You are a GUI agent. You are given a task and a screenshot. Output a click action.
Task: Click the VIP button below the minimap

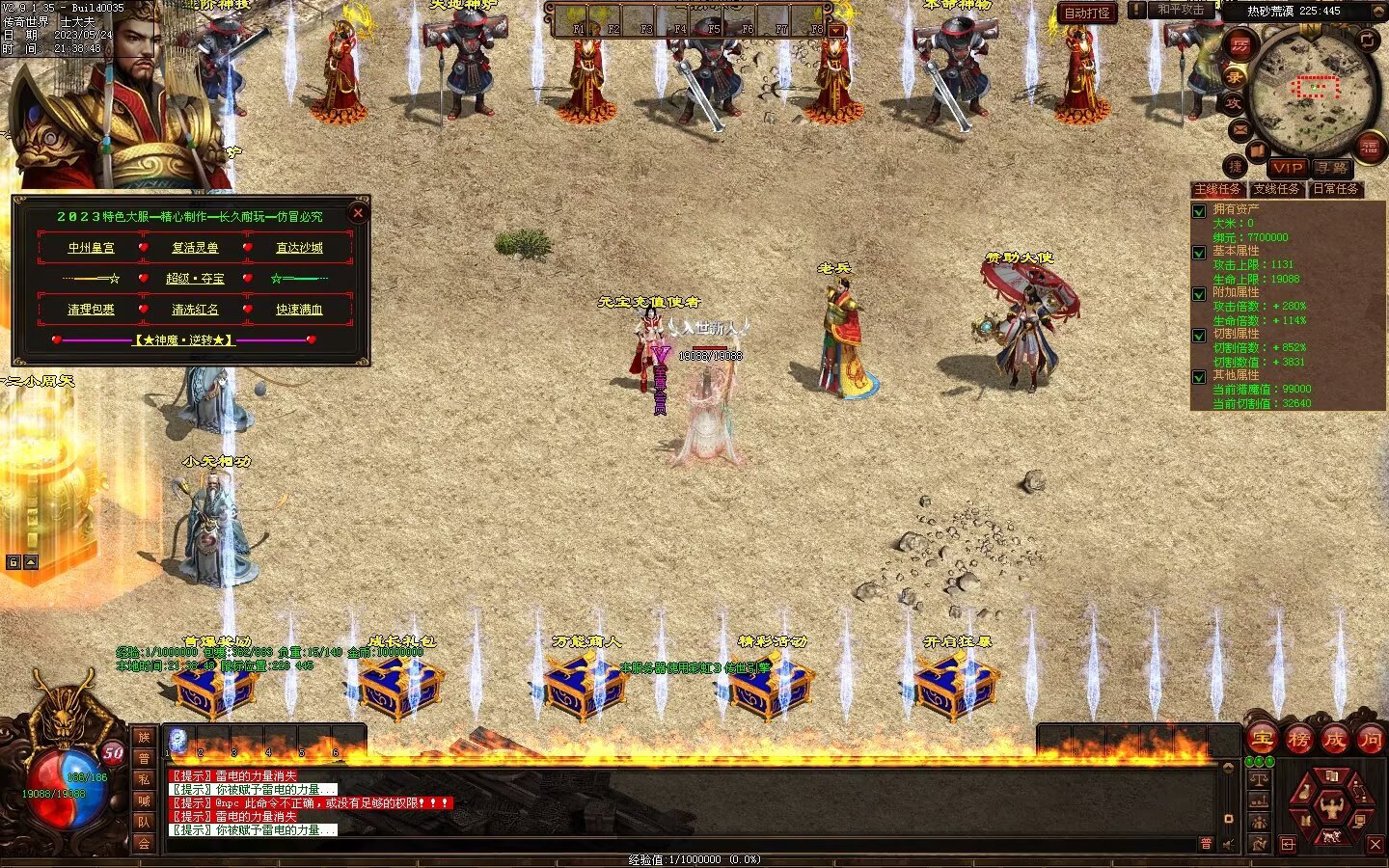[x=1287, y=168]
